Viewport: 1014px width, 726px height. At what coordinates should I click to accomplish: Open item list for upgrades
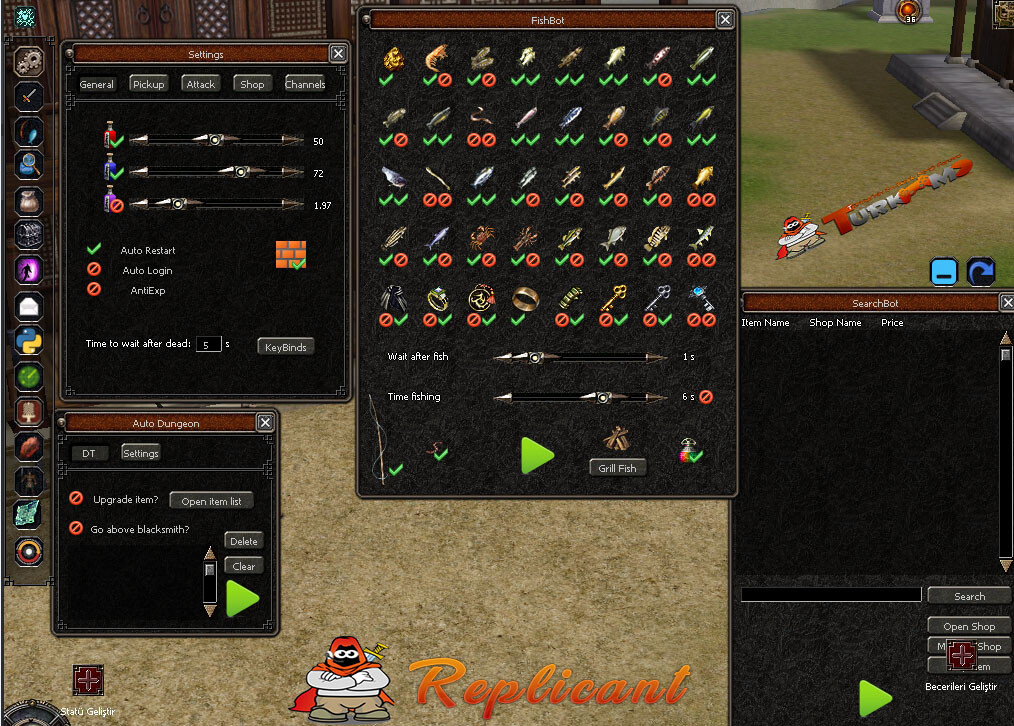(211, 501)
